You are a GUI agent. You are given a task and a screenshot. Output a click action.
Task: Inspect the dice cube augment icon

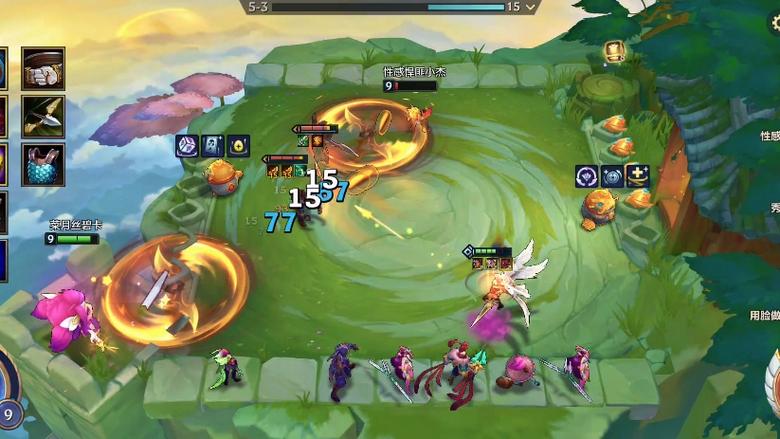click(x=187, y=146)
